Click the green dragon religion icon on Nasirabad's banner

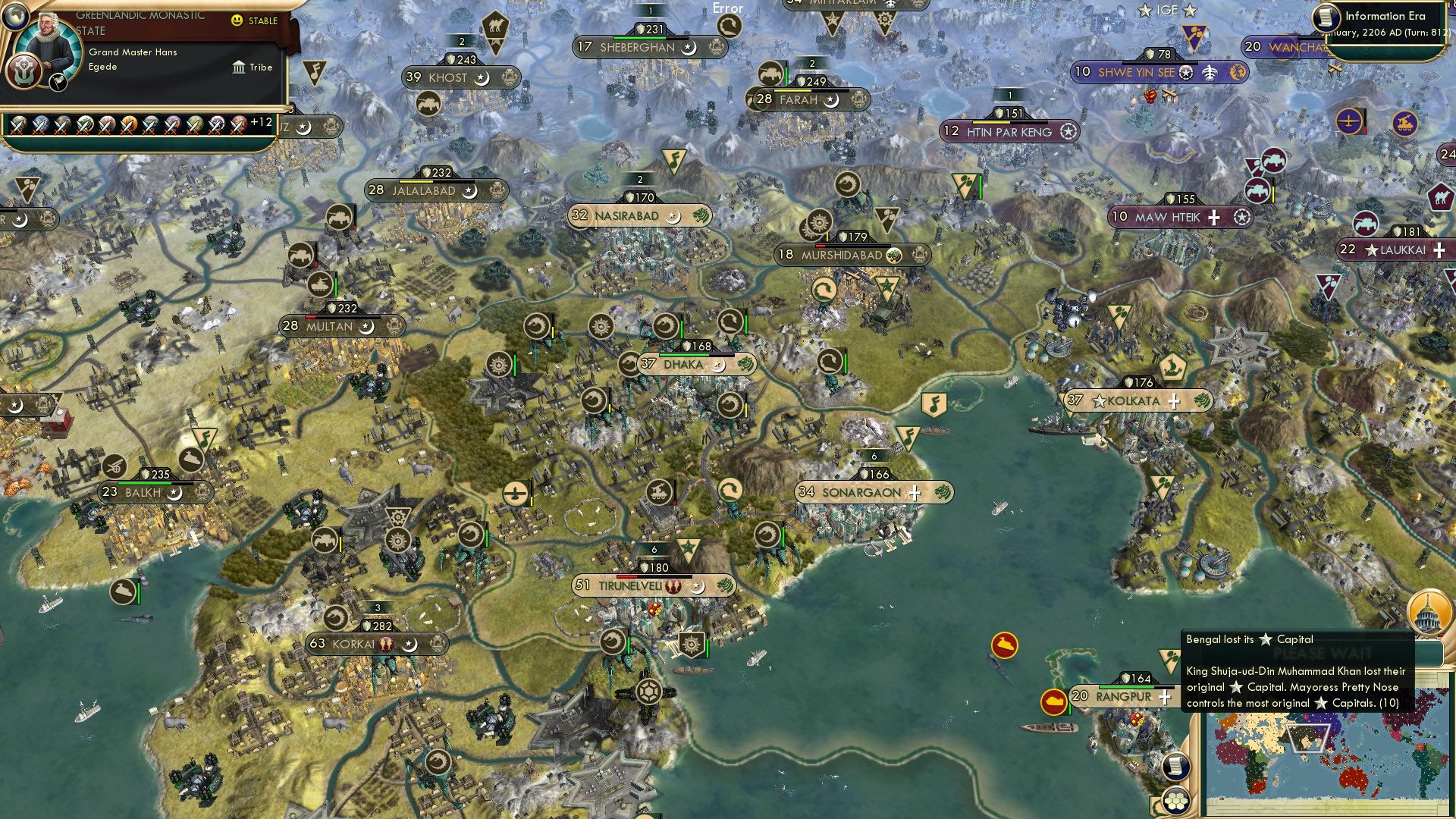pyautogui.click(x=699, y=215)
